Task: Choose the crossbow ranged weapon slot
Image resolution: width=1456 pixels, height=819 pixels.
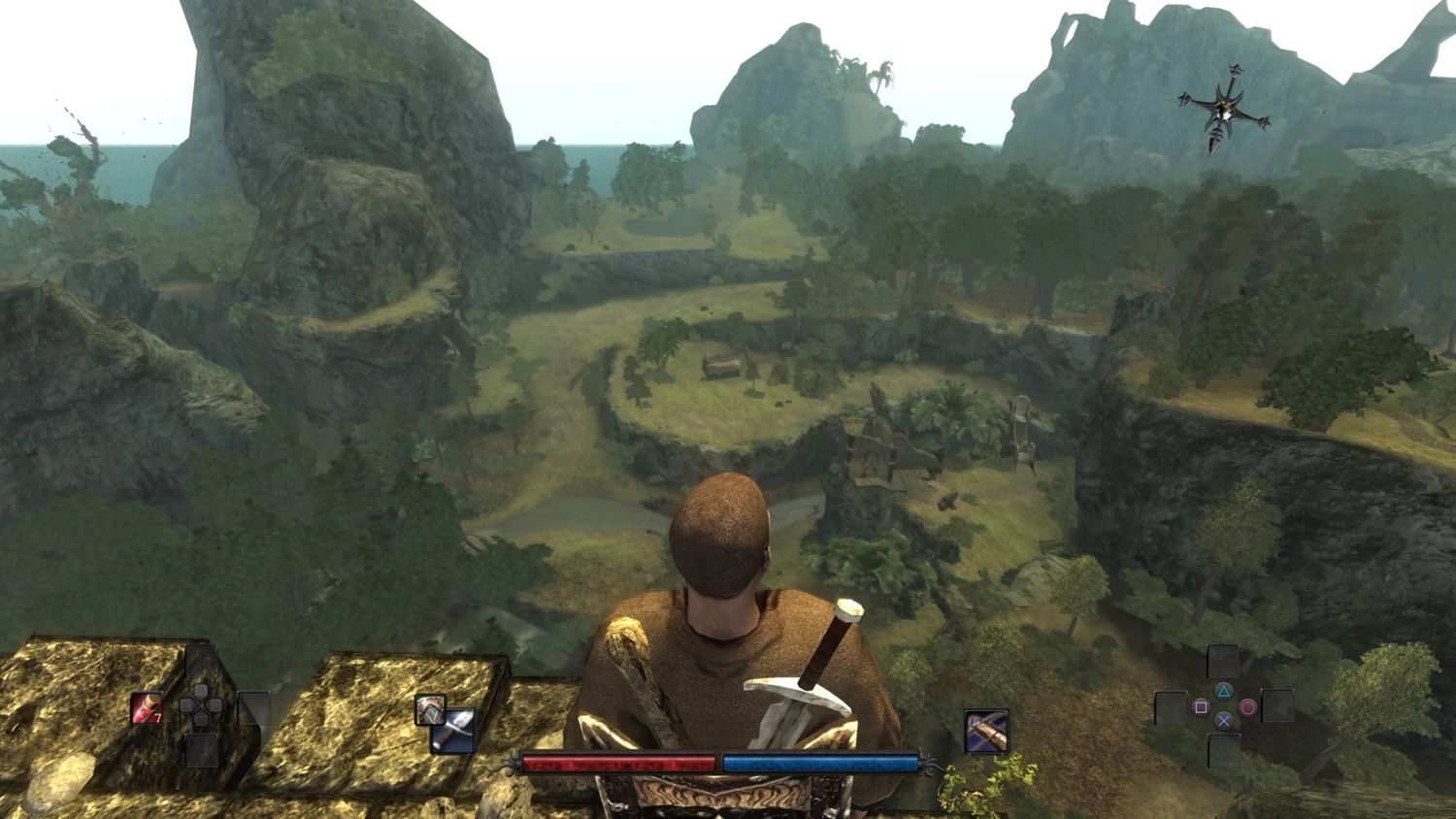Action: [x=986, y=731]
